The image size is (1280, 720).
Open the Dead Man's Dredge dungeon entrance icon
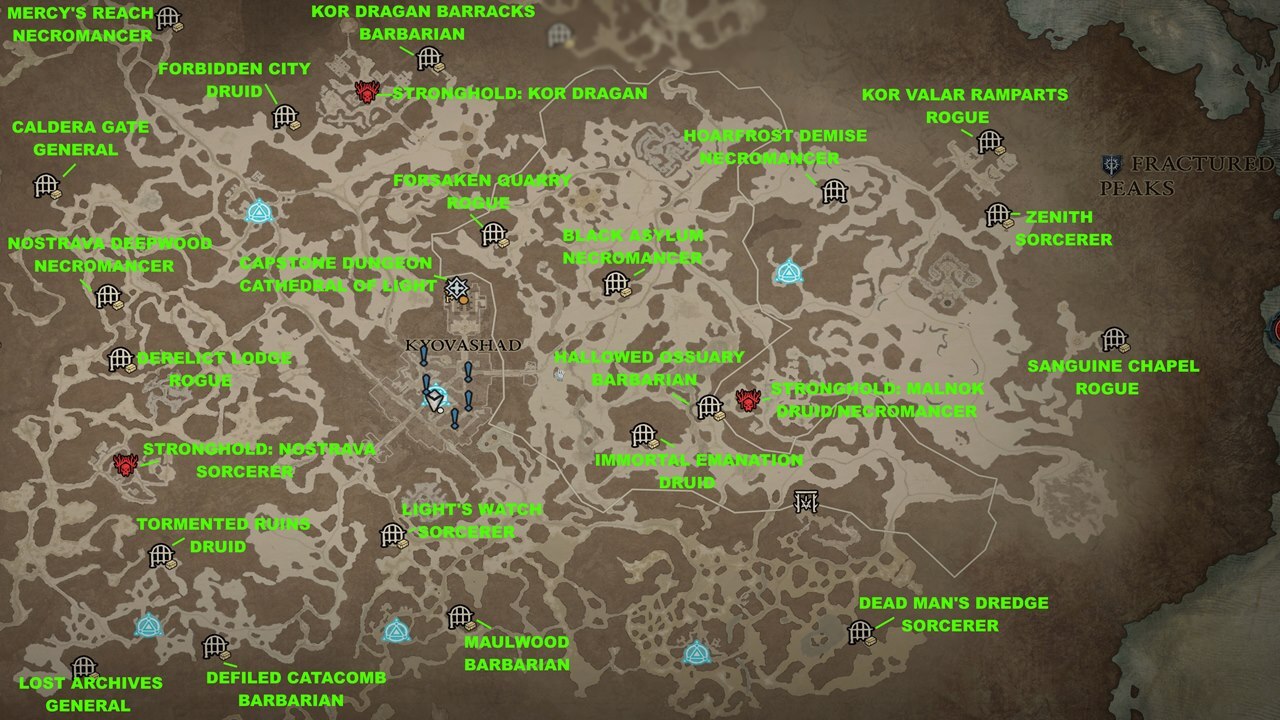pyautogui.click(x=862, y=629)
